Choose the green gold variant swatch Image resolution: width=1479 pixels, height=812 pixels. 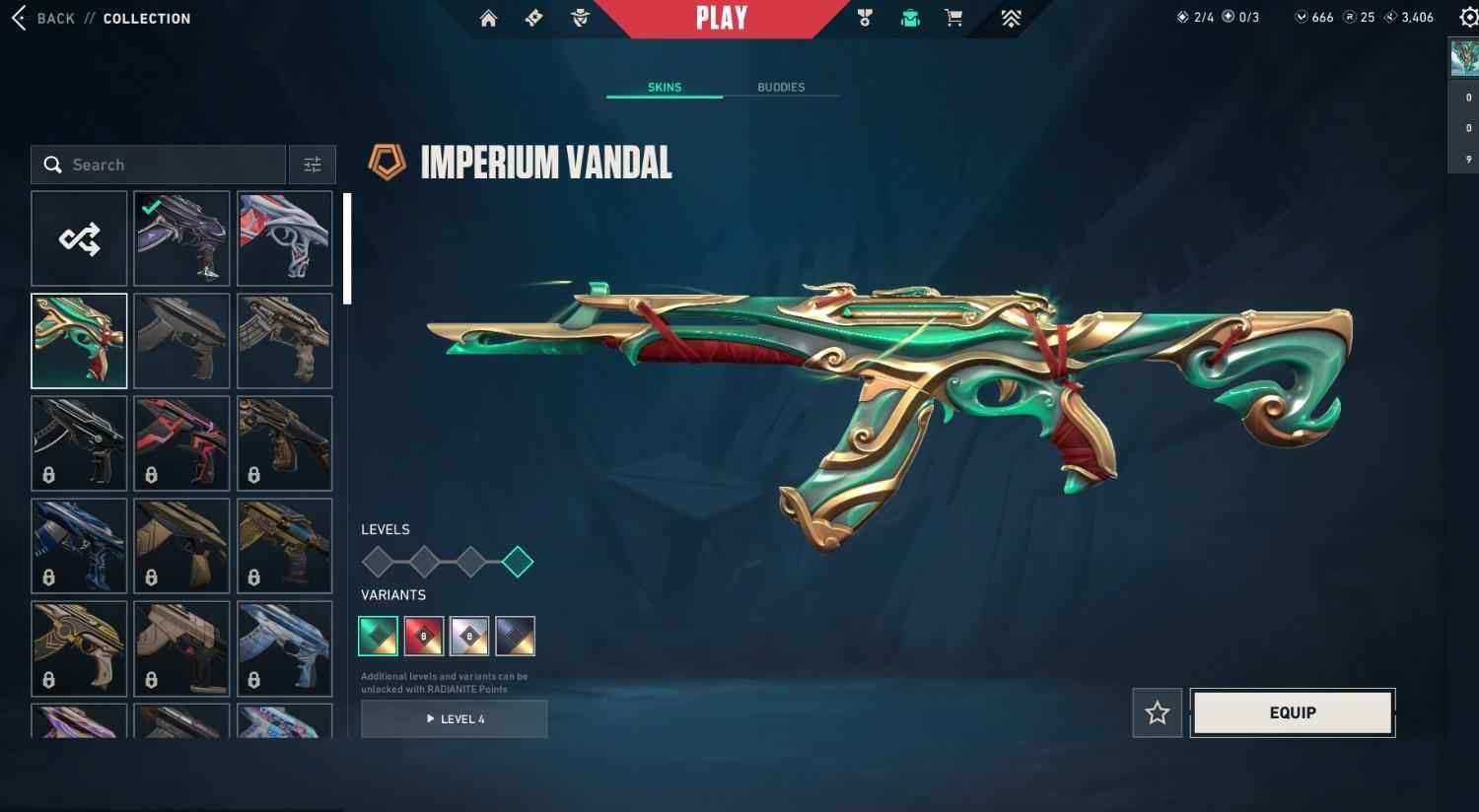point(379,636)
